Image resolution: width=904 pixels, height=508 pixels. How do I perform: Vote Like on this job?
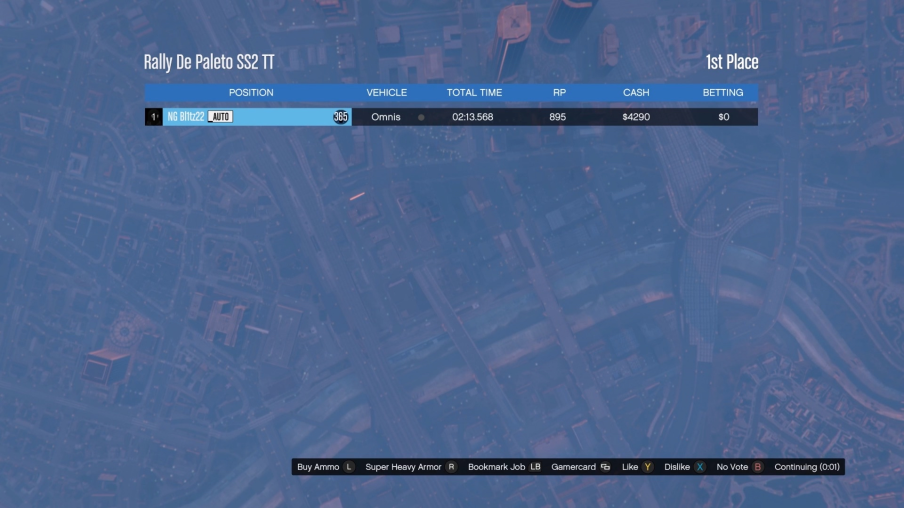(637, 467)
